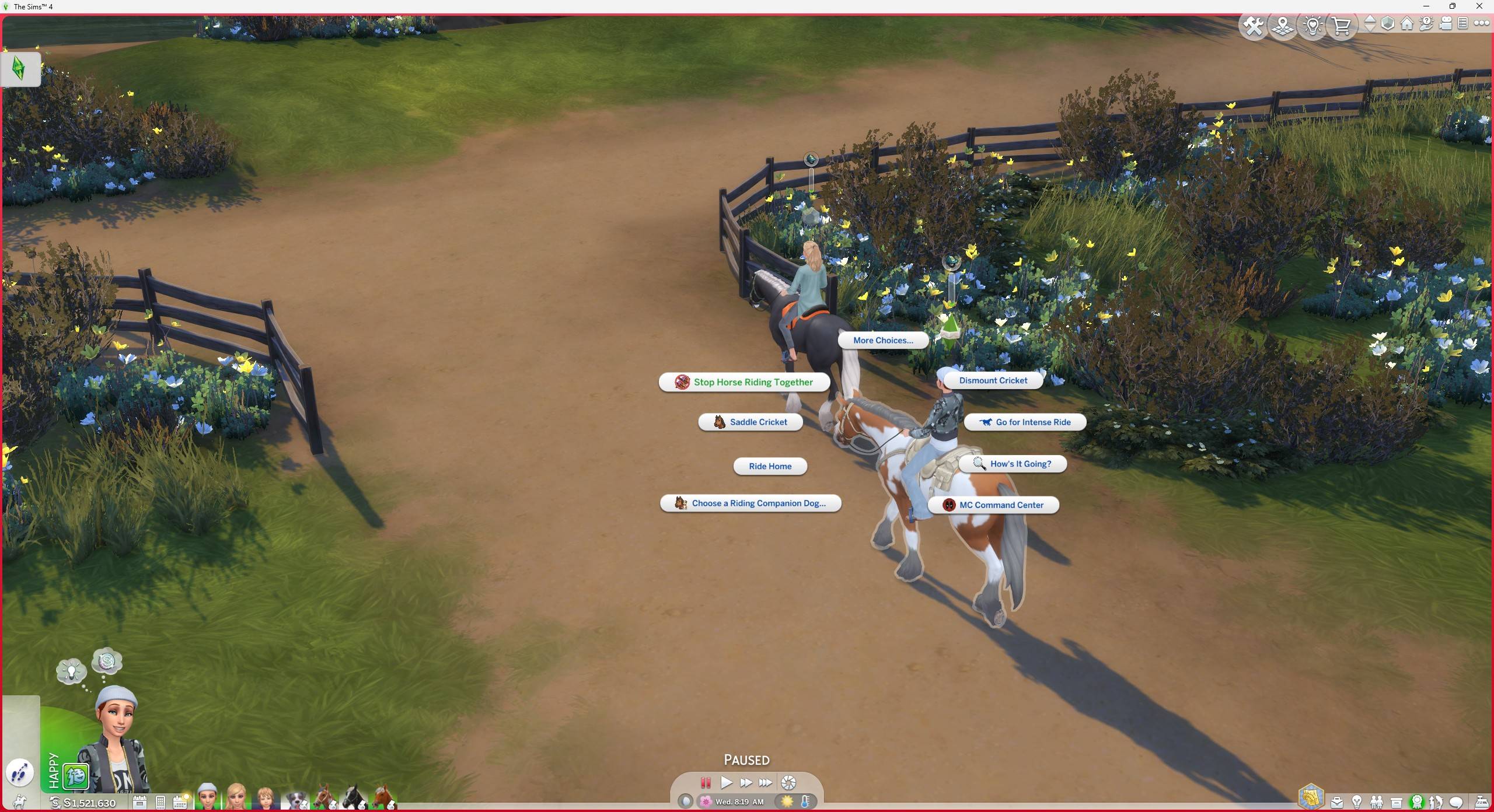Open the shopping cart store icon
This screenshot has height=812, width=1494.
[1342, 26]
